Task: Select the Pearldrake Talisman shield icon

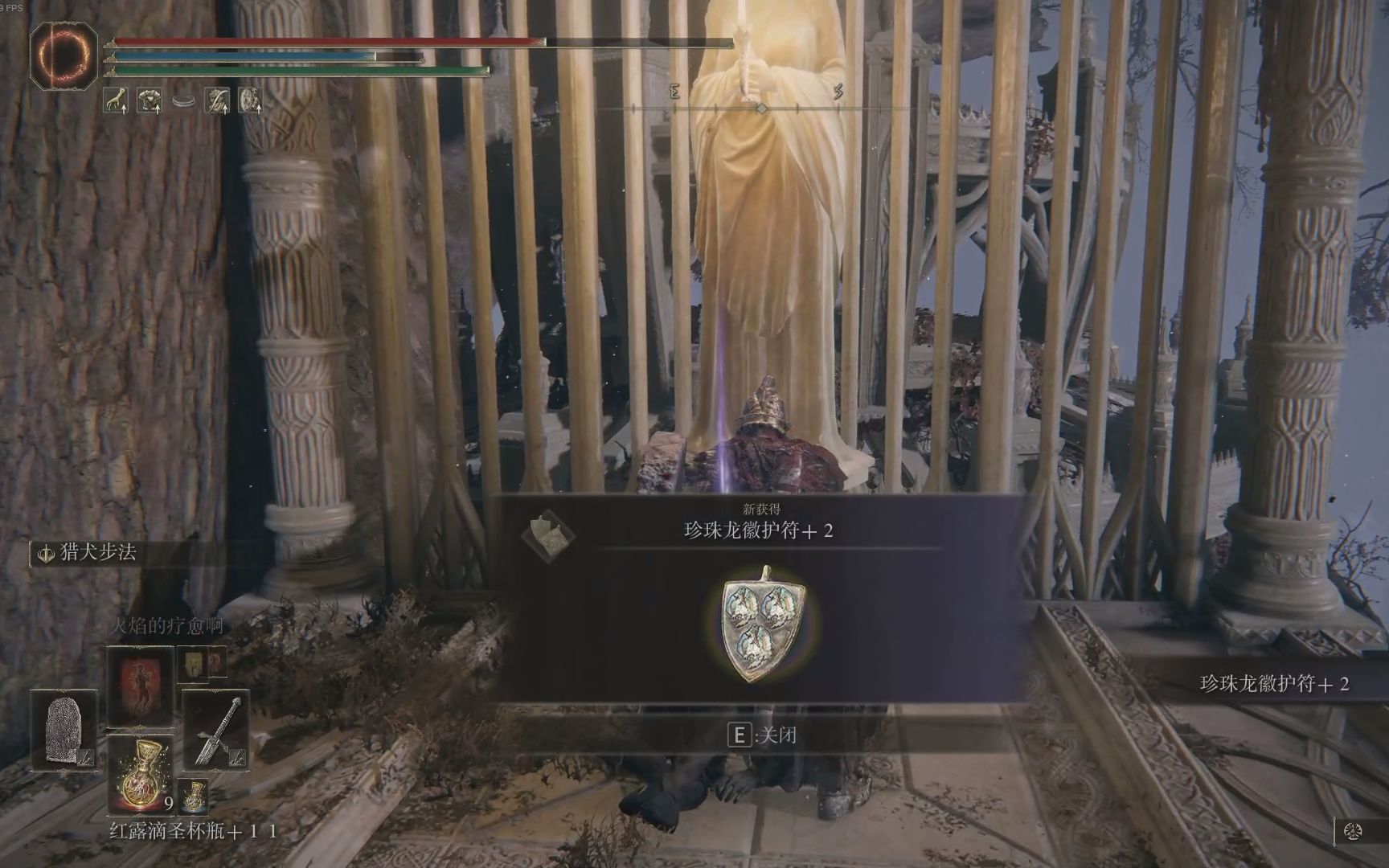Action: click(x=763, y=624)
